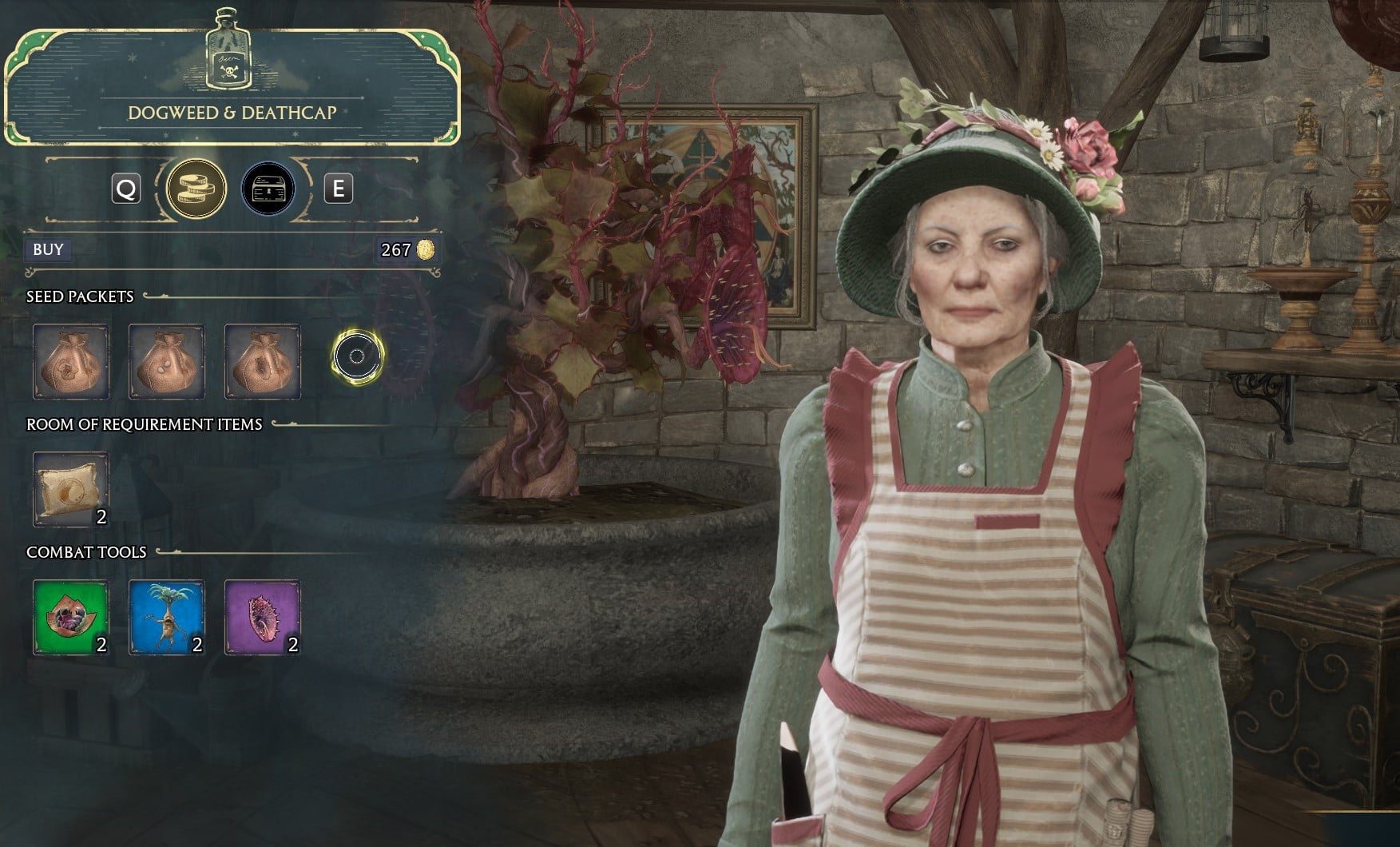This screenshot has height=847, width=1400.
Task: Select the Mandrake combat tool
Action: pos(166,617)
